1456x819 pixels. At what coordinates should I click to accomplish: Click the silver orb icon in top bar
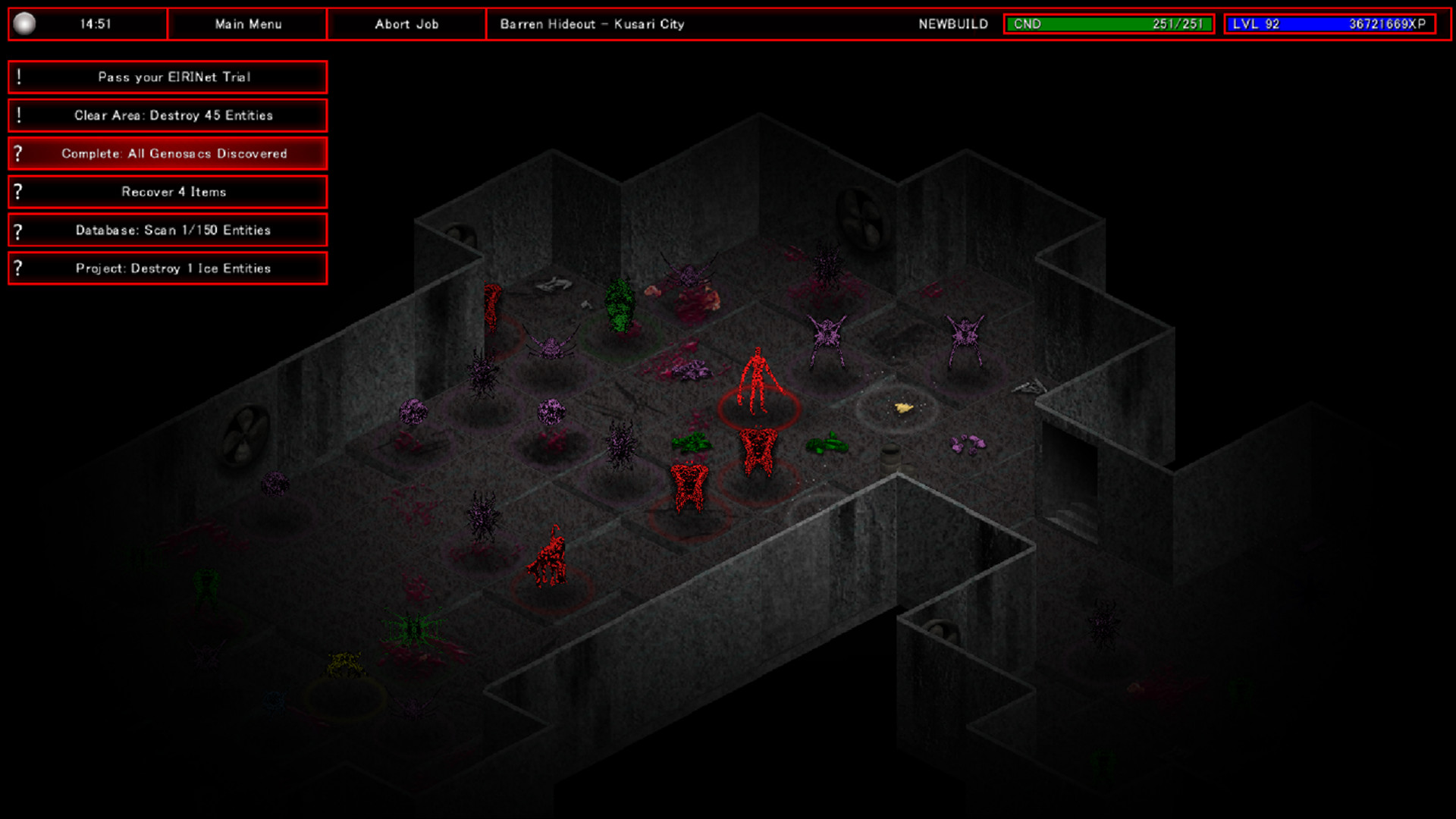click(x=25, y=24)
